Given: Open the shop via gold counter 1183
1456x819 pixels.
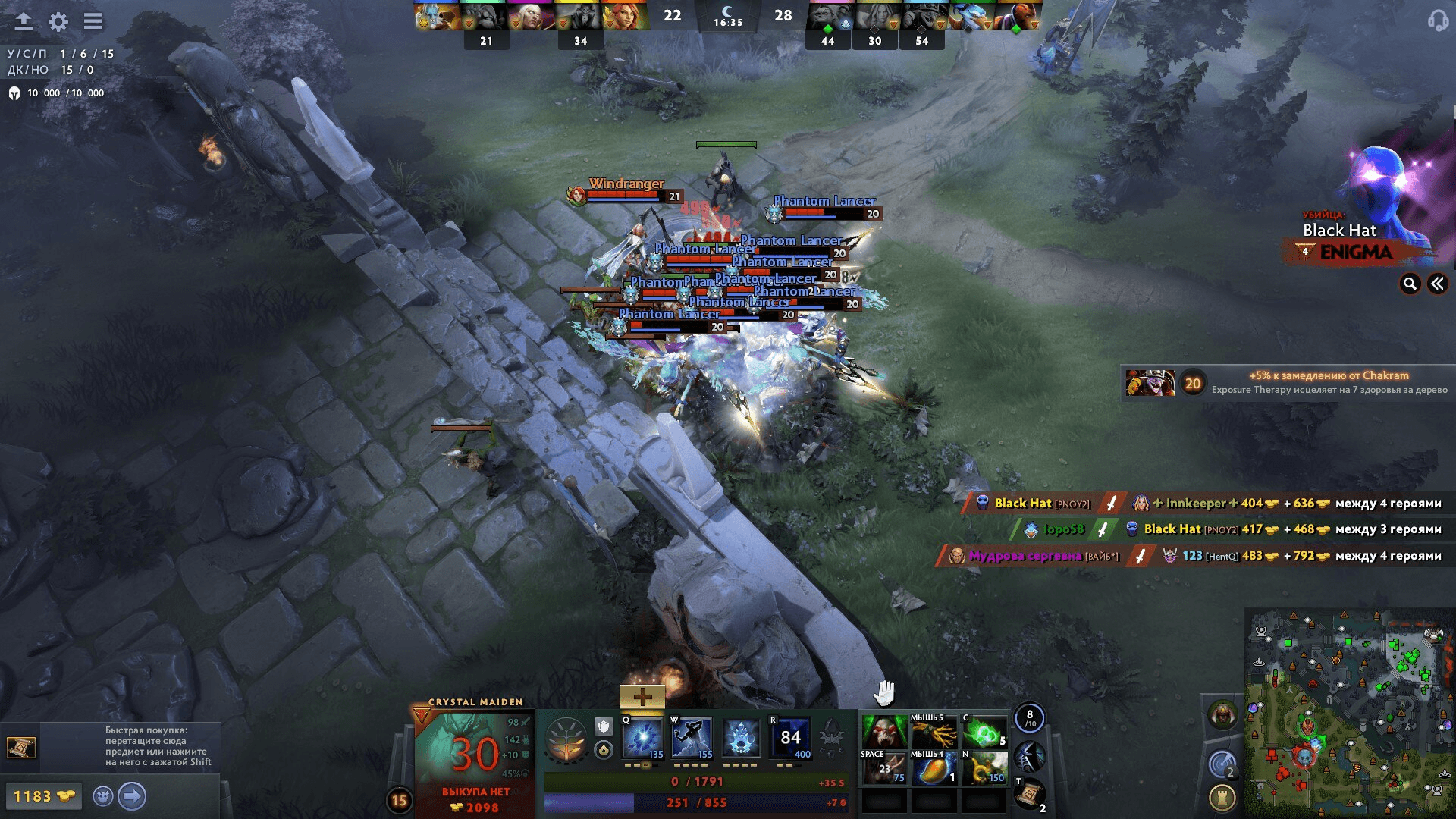Looking at the screenshot, I should [x=42, y=796].
